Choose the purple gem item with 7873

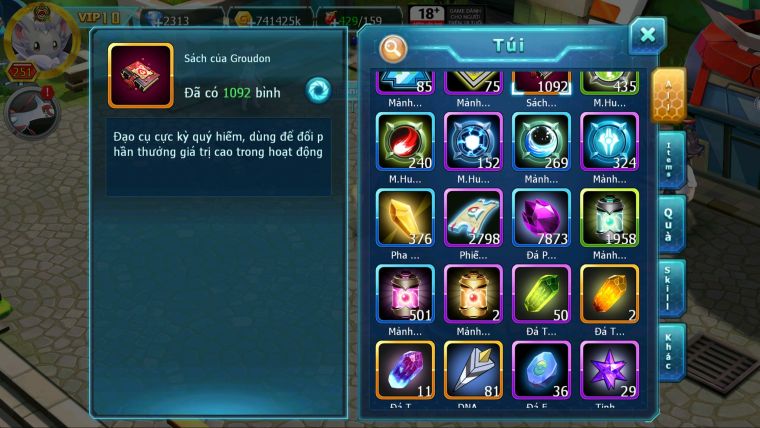coord(541,217)
